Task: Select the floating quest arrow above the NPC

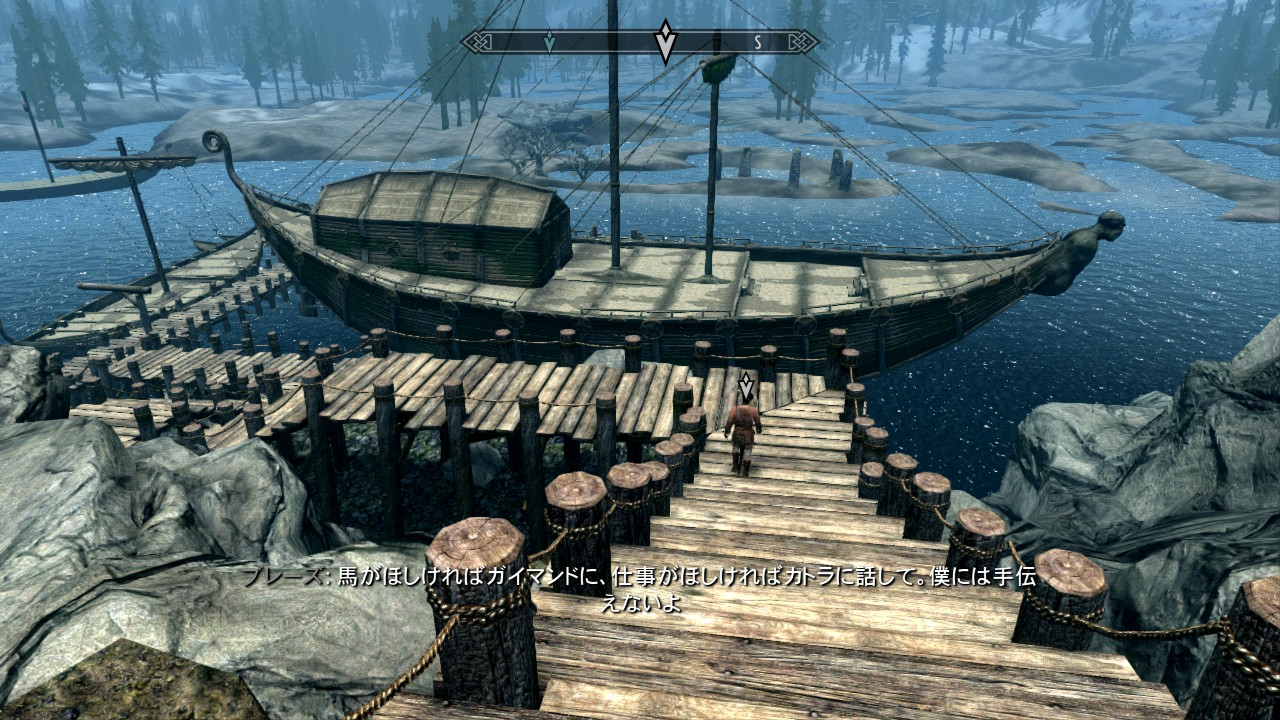Action: [x=744, y=385]
